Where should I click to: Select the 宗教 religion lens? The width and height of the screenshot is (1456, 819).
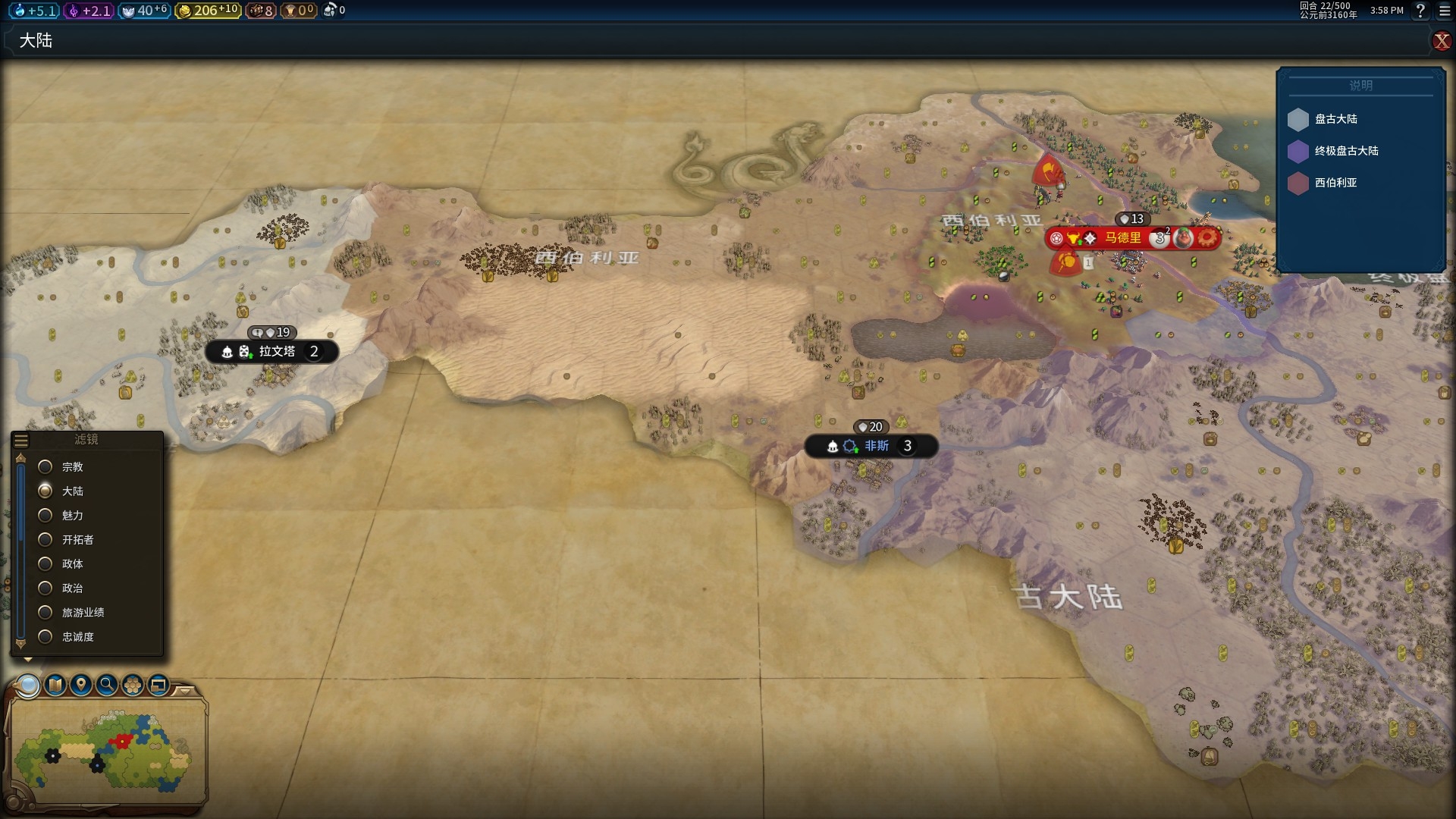coord(45,467)
